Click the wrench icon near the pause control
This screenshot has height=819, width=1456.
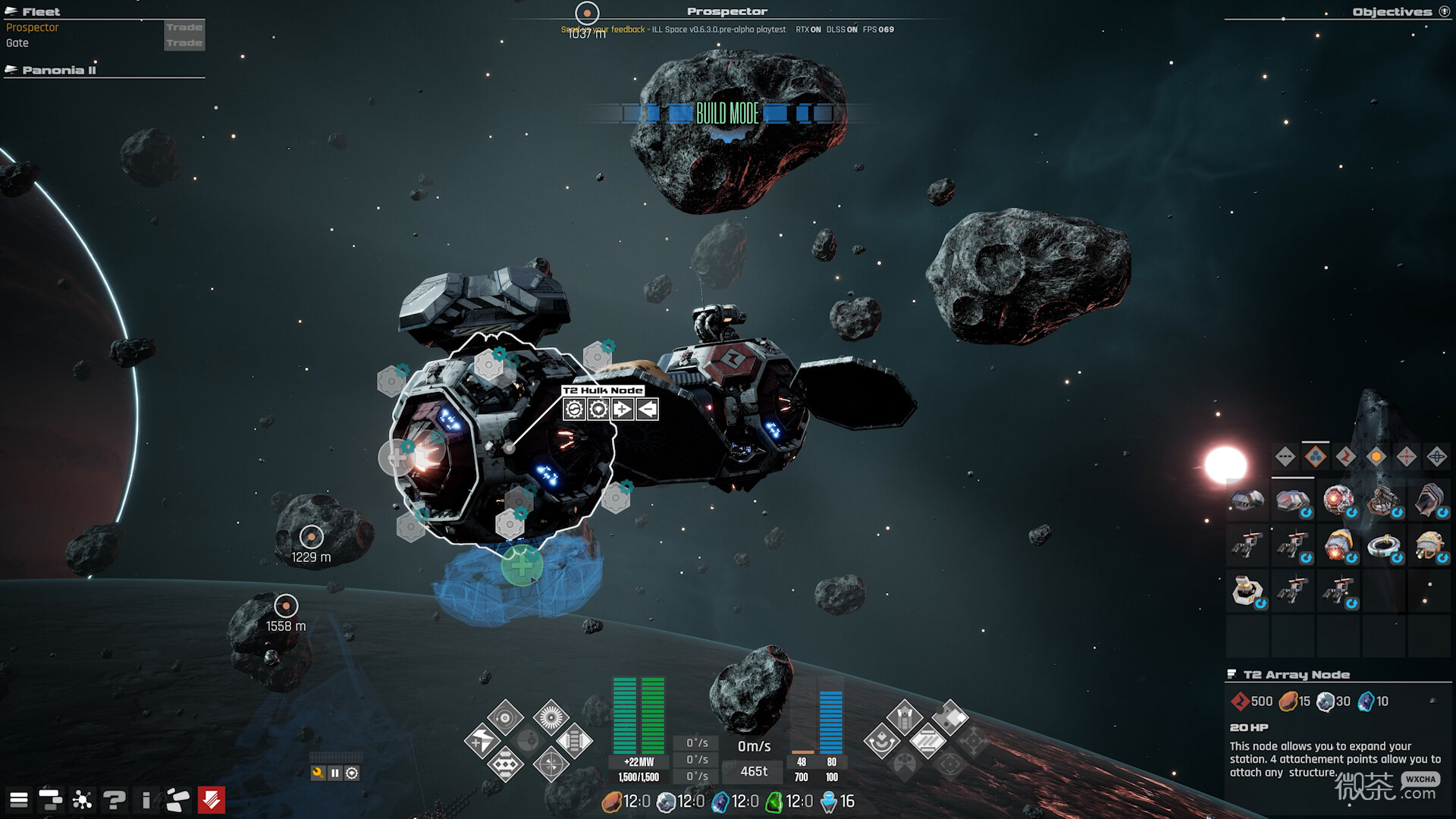coord(317,772)
